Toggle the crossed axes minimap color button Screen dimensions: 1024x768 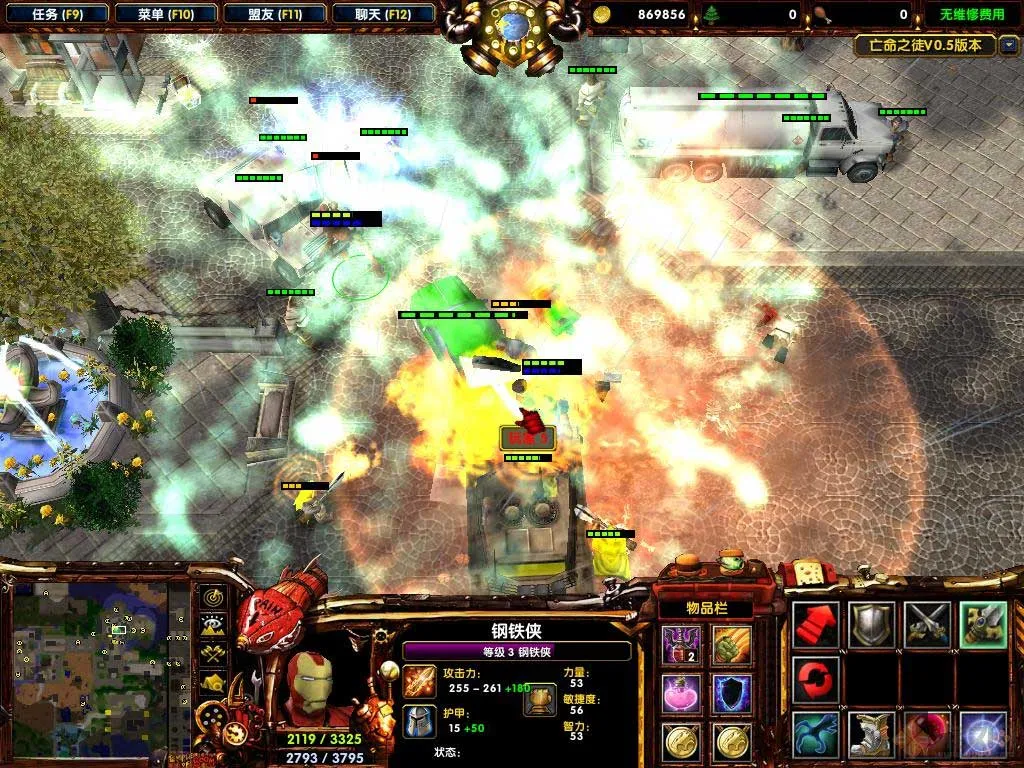(213, 654)
